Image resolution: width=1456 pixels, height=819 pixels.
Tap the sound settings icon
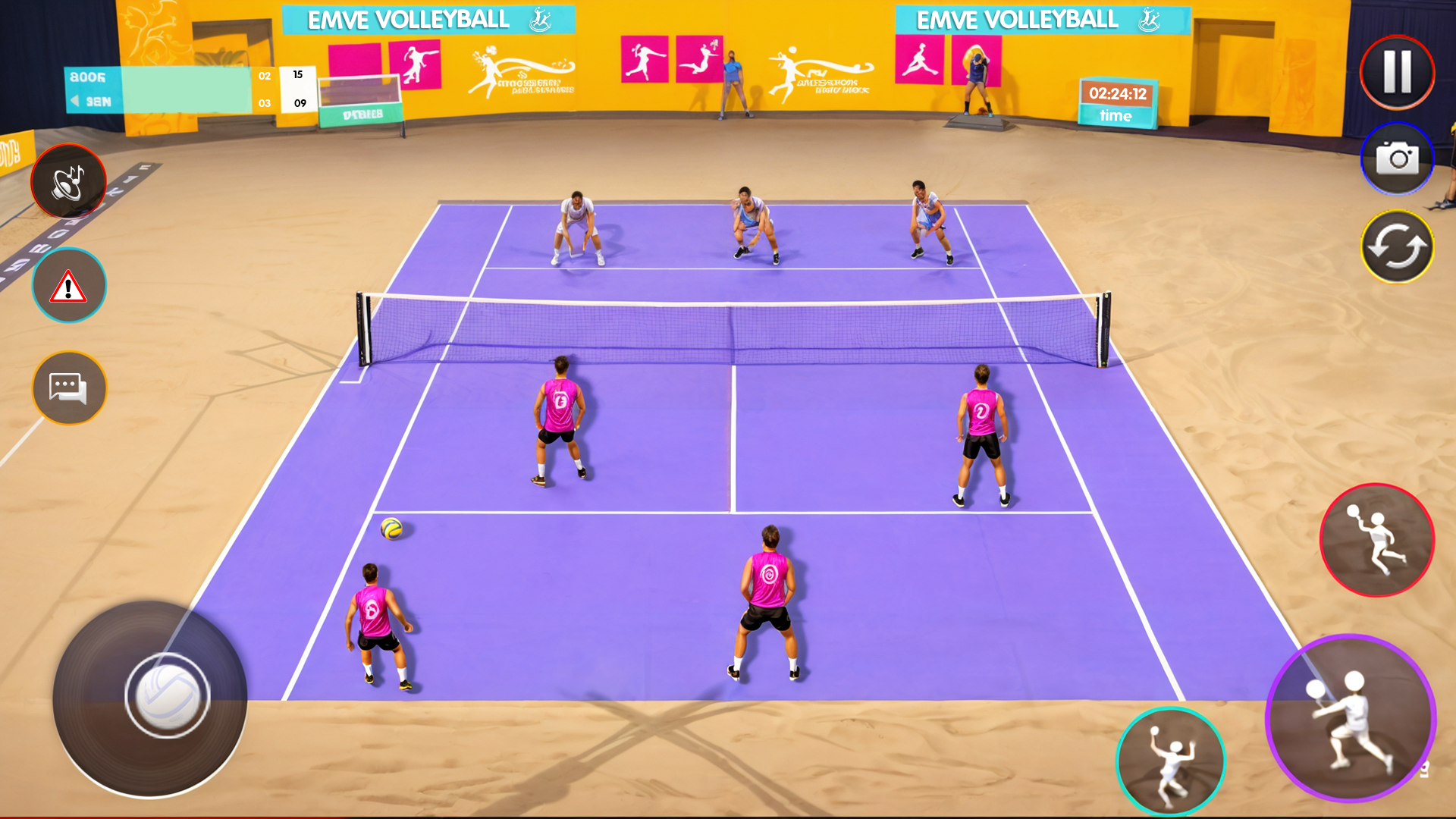(x=68, y=180)
